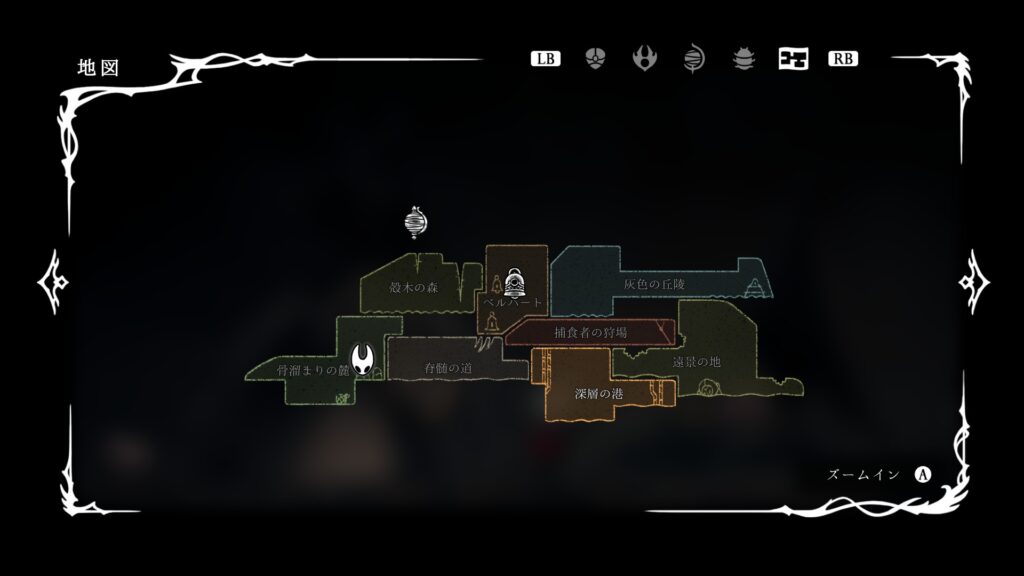Click the silk cocoon marker above the map
This screenshot has width=1024, height=576.
point(415,223)
